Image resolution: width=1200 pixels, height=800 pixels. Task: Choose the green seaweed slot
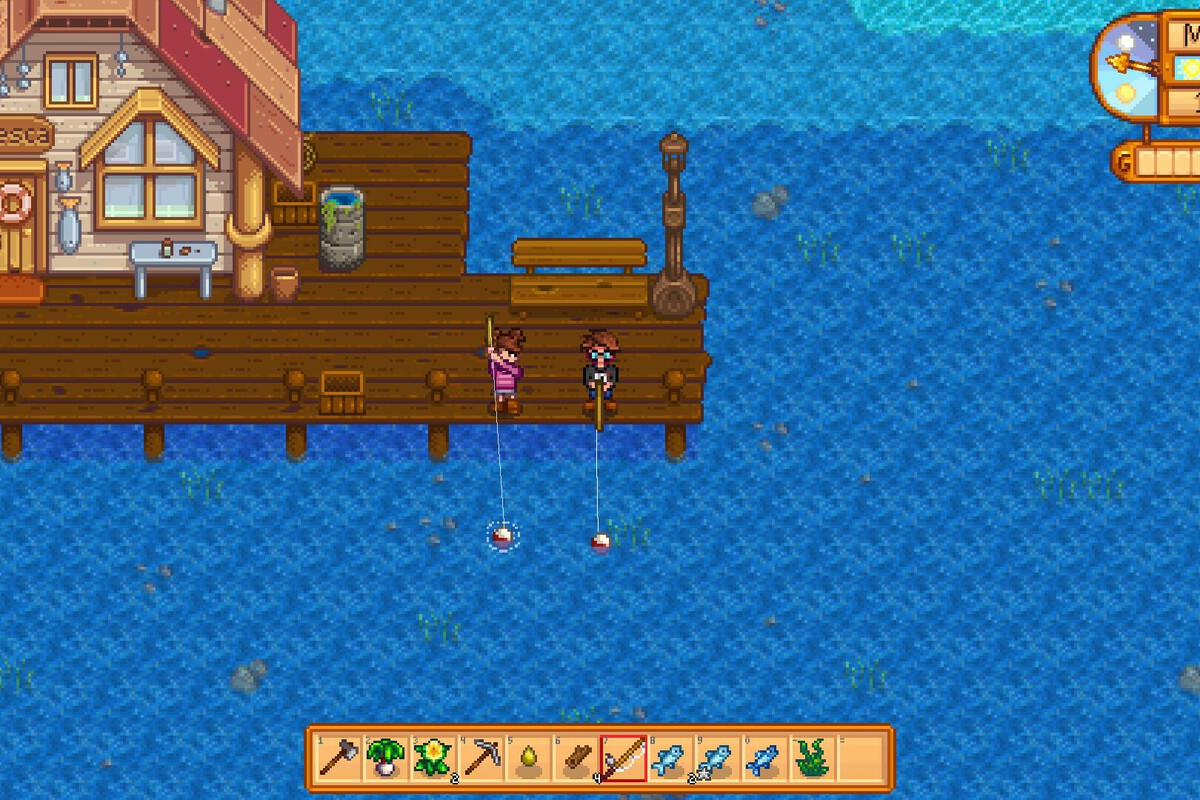click(811, 759)
